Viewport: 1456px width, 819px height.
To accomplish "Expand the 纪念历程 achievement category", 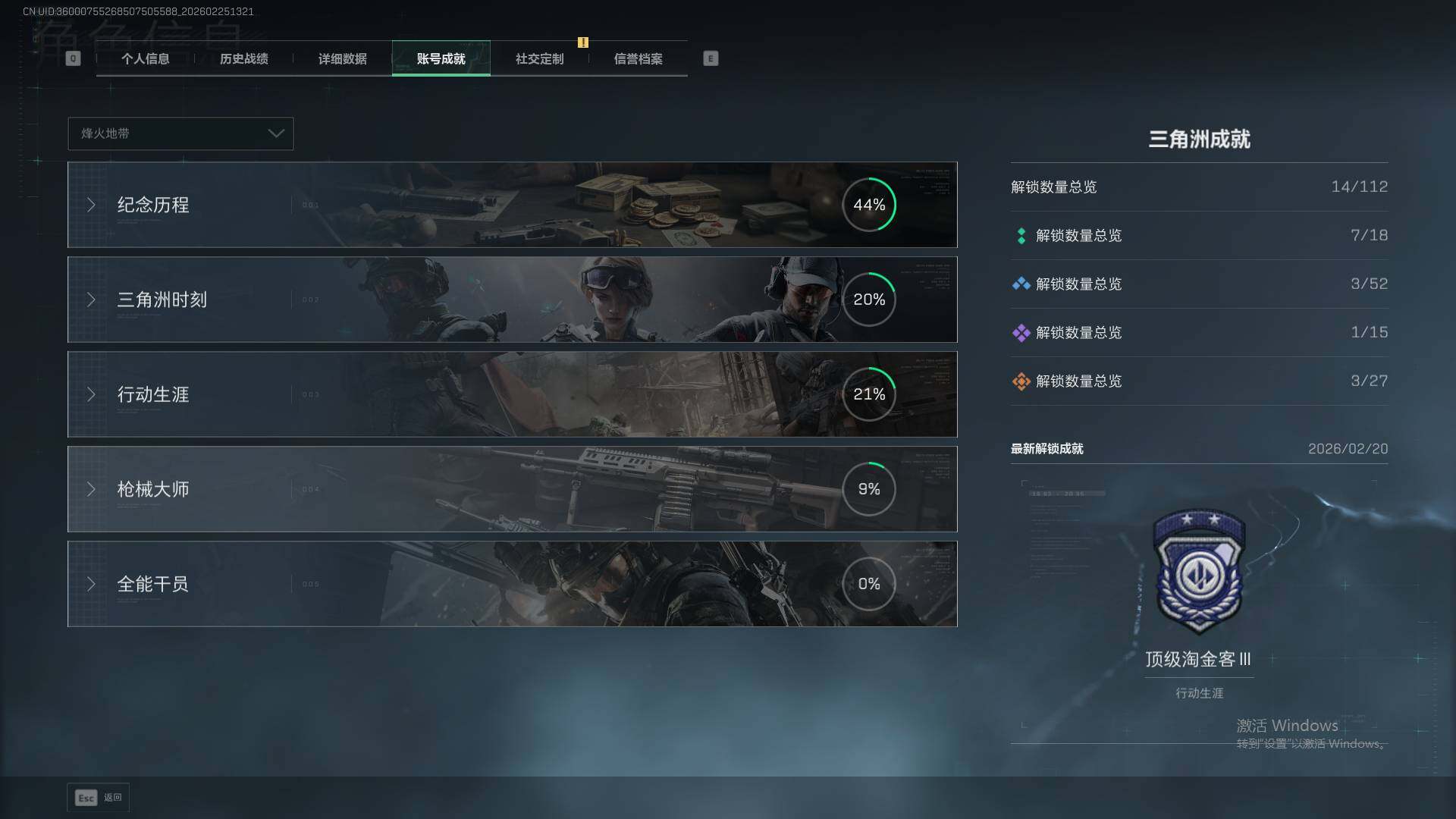I will [512, 205].
